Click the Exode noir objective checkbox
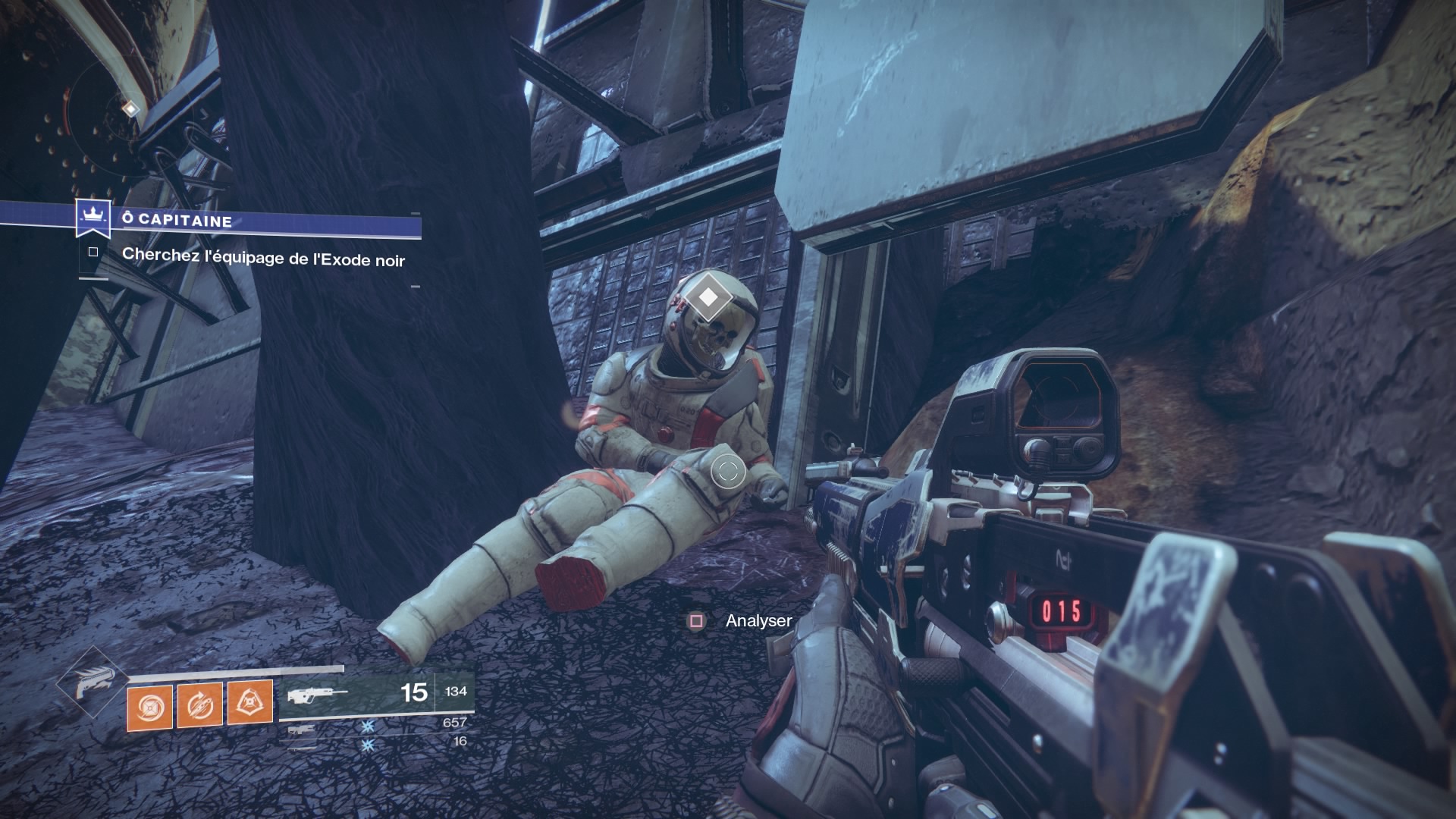The width and height of the screenshot is (1456, 819). [x=93, y=253]
